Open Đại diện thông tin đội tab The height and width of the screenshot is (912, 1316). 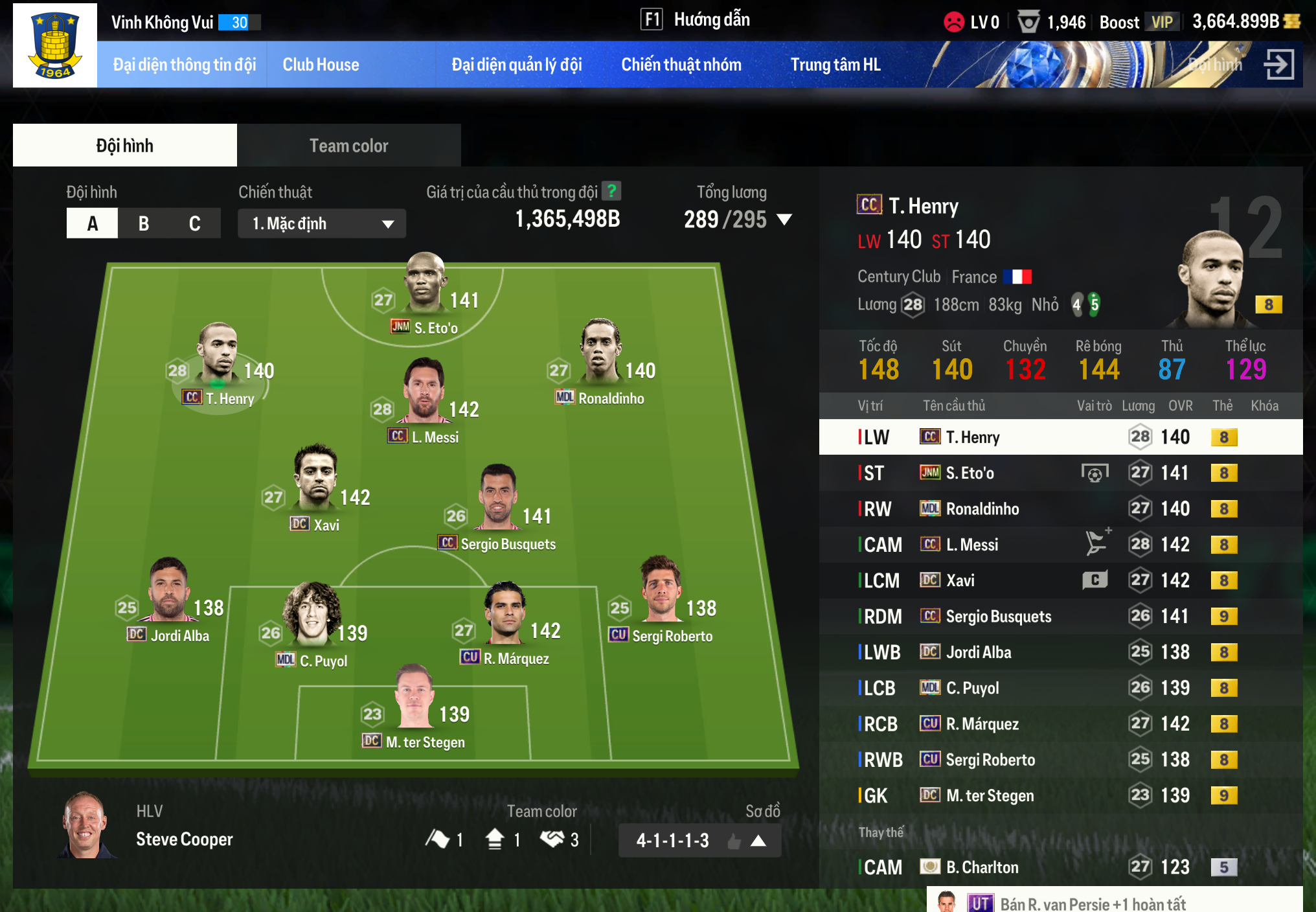point(184,65)
